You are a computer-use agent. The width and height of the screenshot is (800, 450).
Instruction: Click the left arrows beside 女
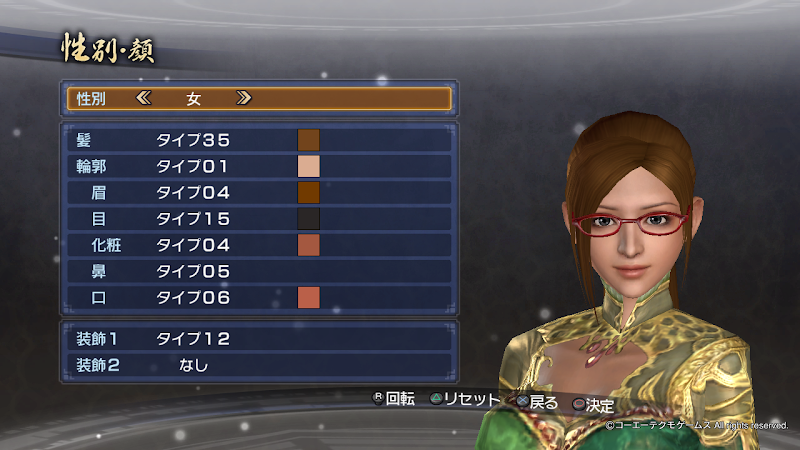(143, 98)
